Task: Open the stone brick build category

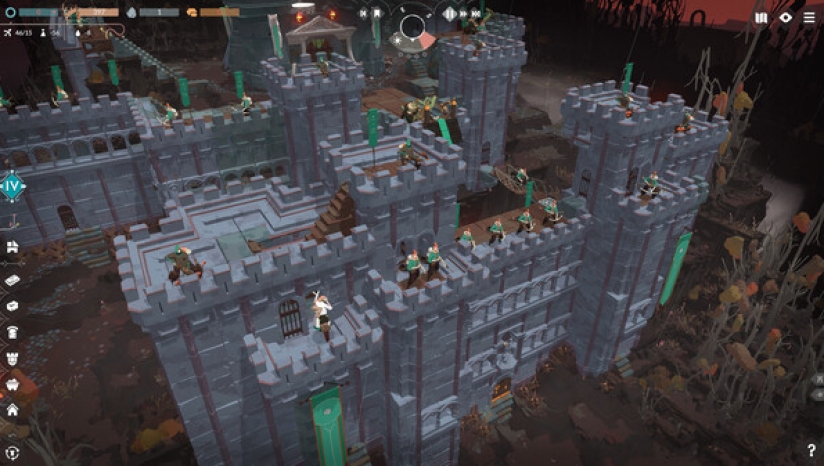Action: point(12,279)
